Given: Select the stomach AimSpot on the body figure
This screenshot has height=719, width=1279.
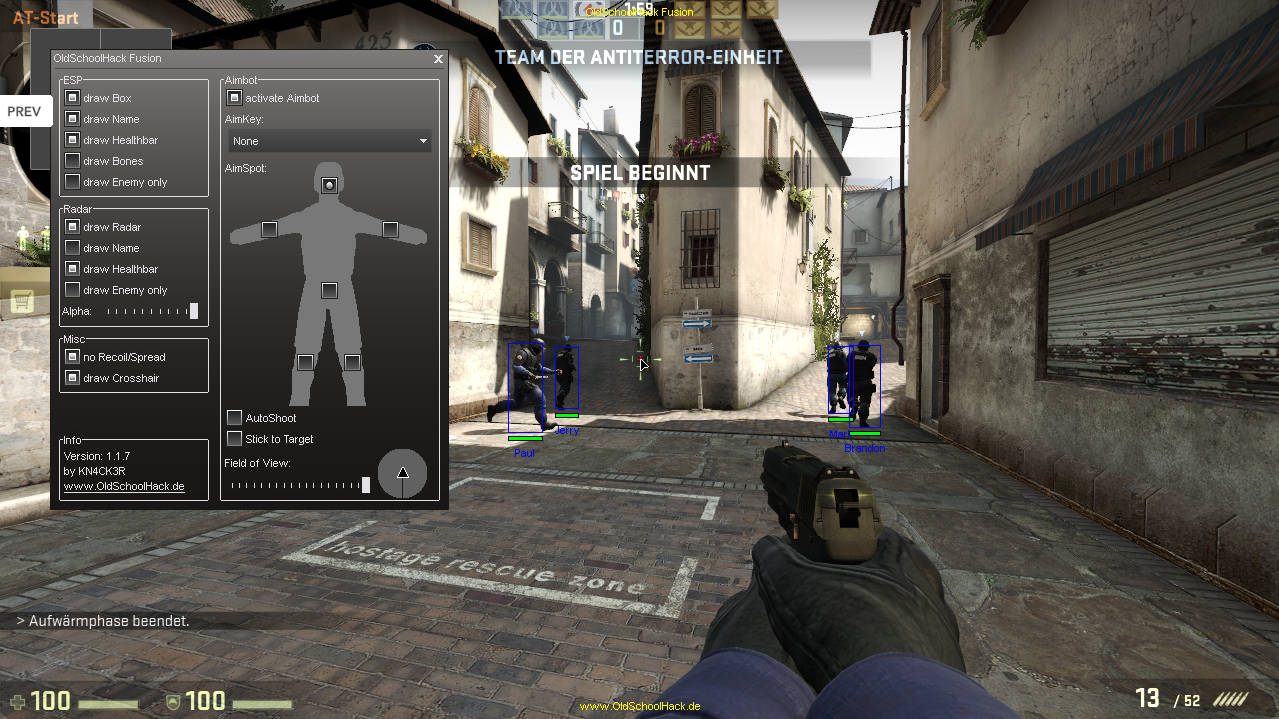Looking at the screenshot, I should 329,290.
